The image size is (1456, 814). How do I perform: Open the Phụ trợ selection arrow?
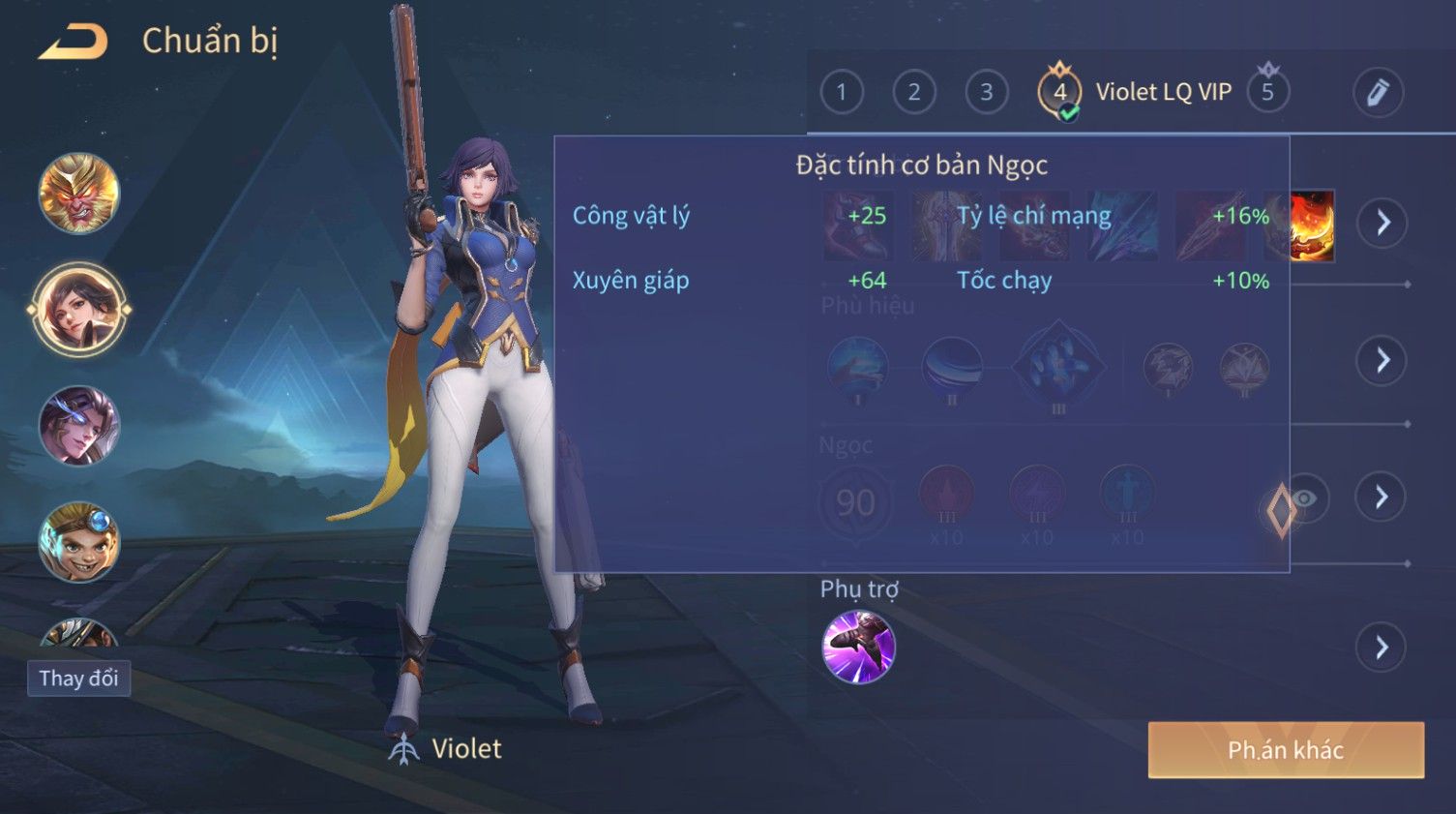(x=1382, y=647)
